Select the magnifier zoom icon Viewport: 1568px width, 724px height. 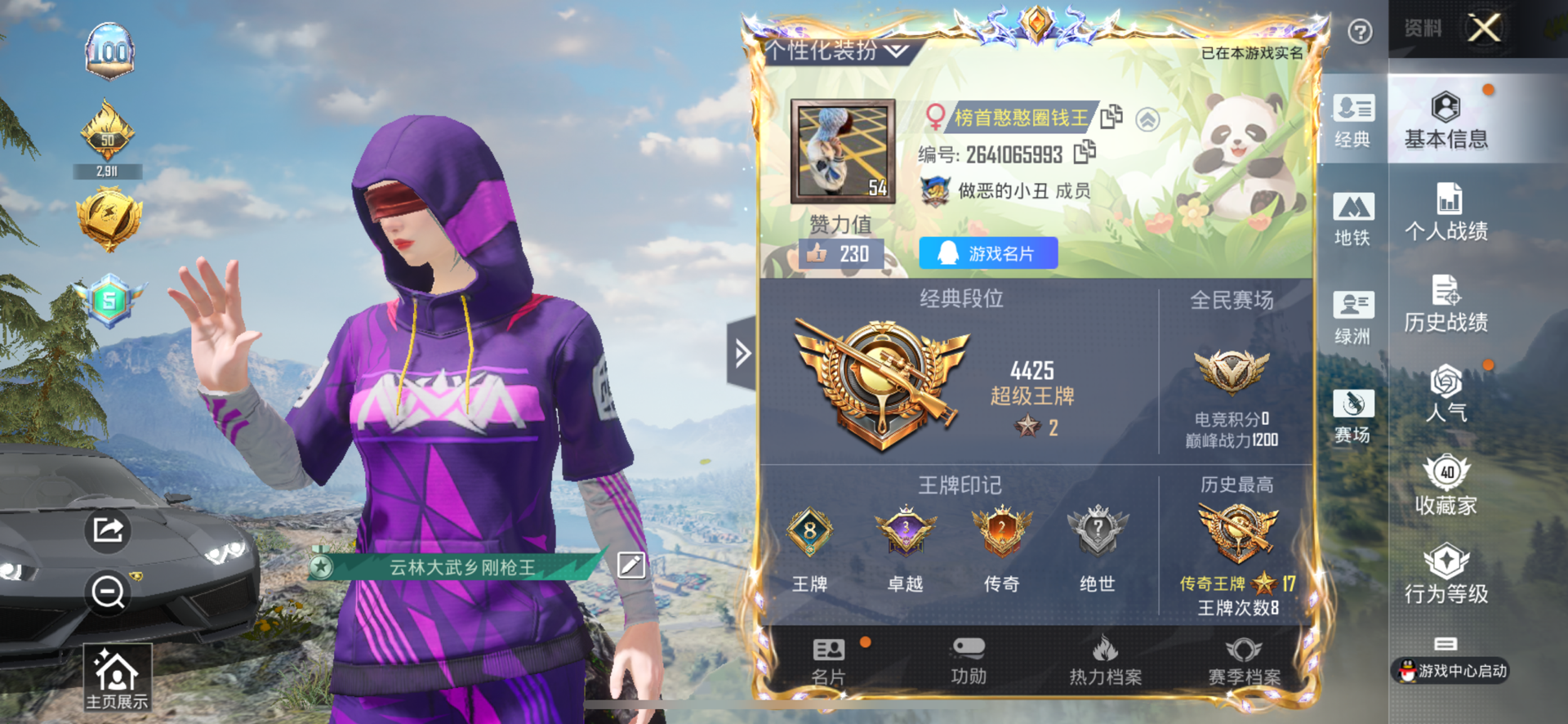pos(107,594)
